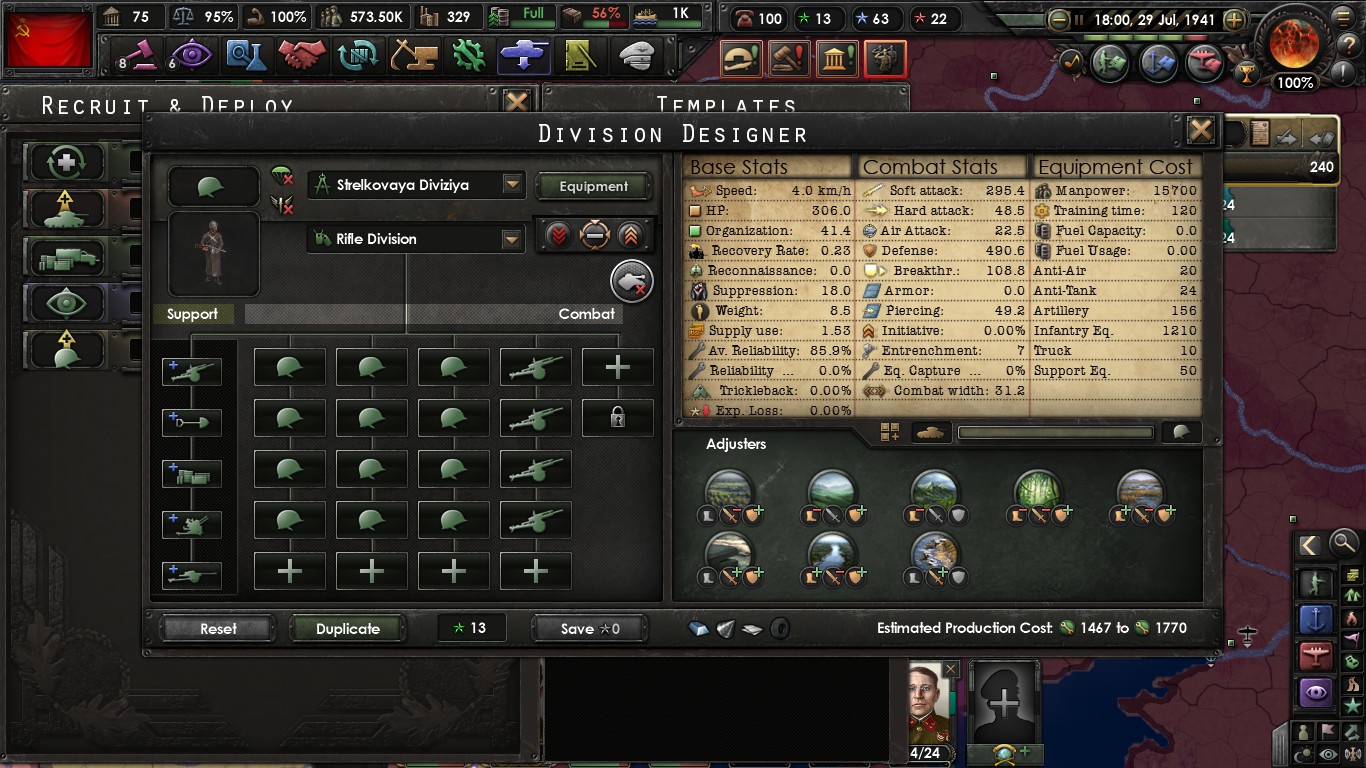Screen dimensions: 1366x768
Task: Open the Strelkovaya Diviziya name dropdown
Action: (x=416, y=184)
